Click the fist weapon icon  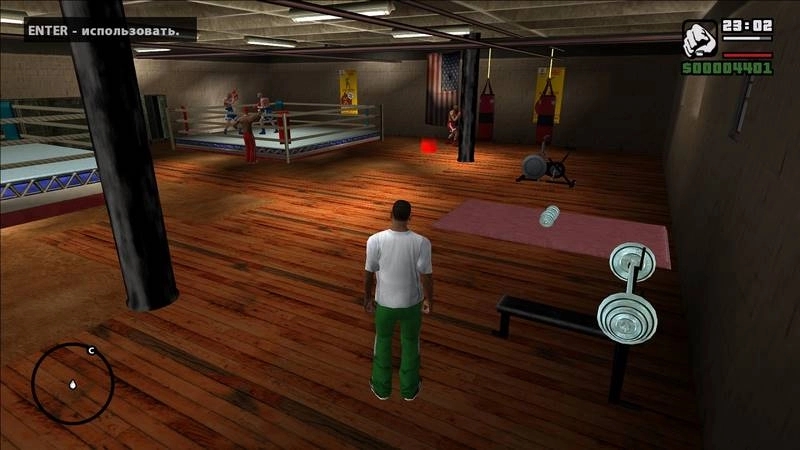[699, 39]
